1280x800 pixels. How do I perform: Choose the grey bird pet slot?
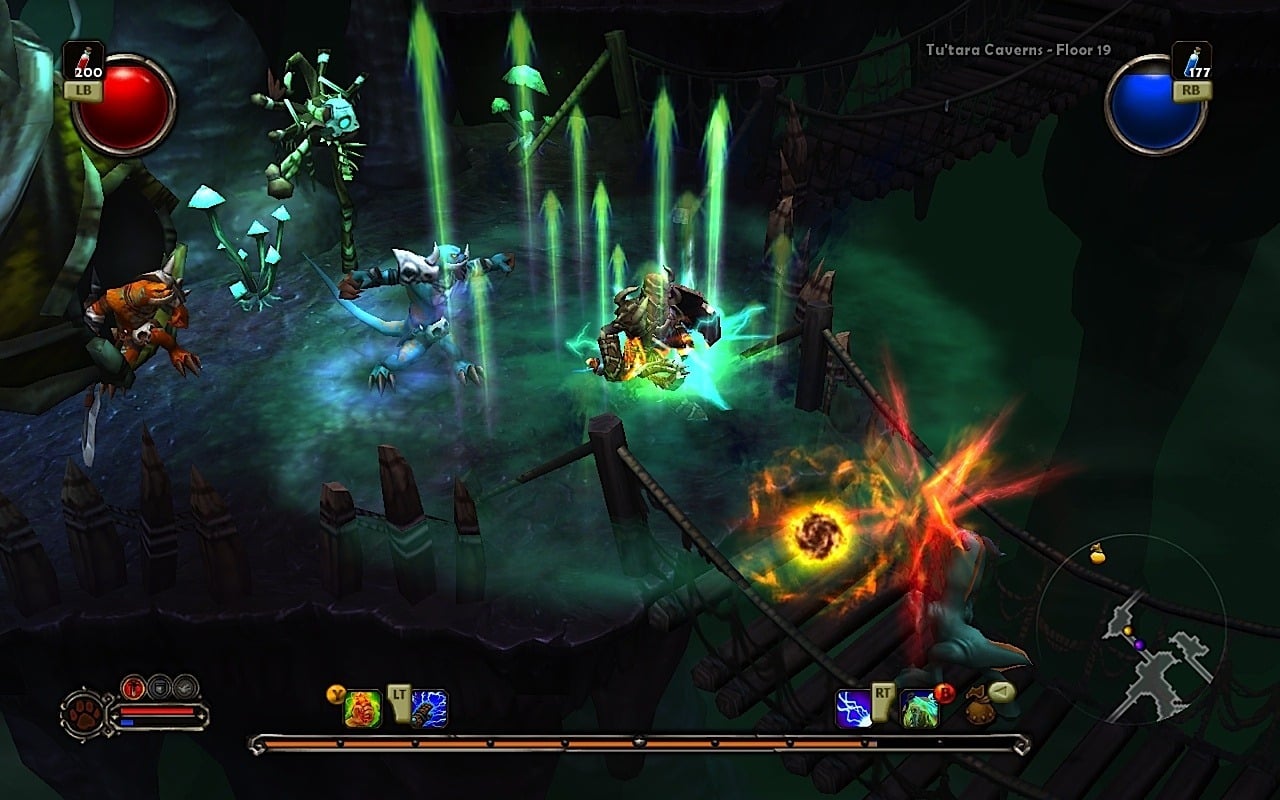[185, 687]
